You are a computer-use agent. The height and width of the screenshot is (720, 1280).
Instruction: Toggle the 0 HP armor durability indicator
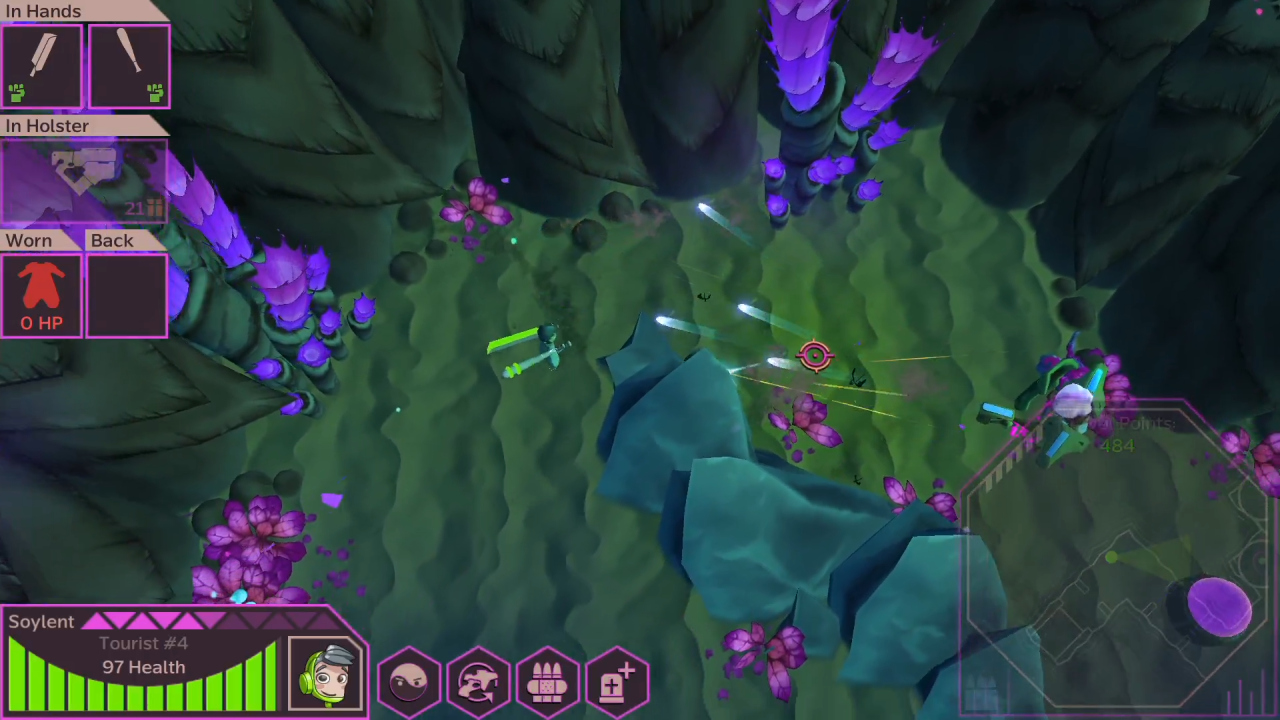tap(41, 322)
